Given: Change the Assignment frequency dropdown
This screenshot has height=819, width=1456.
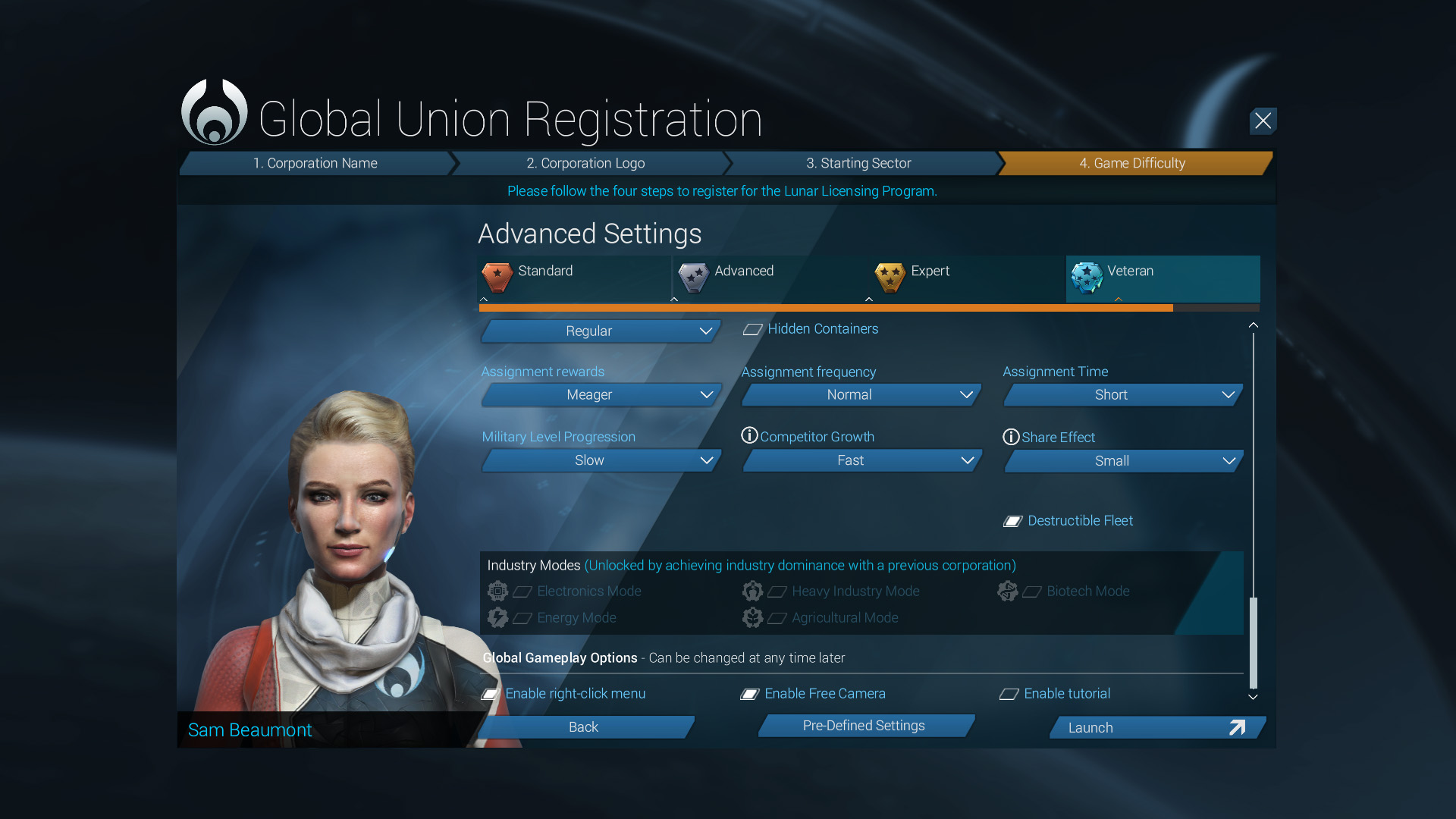Looking at the screenshot, I should [861, 395].
